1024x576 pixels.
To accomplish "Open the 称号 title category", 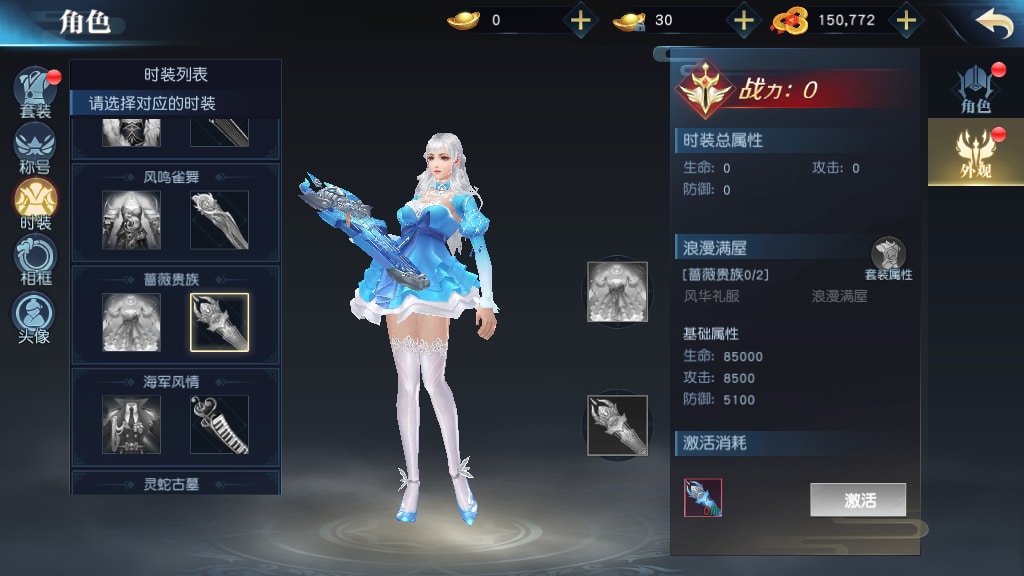I will [35, 148].
